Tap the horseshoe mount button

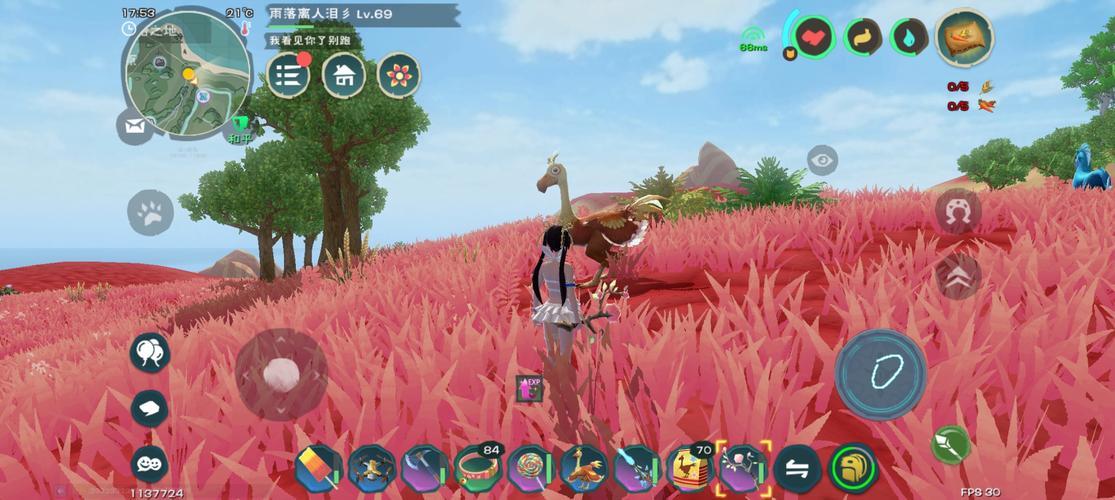[x=957, y=212]
